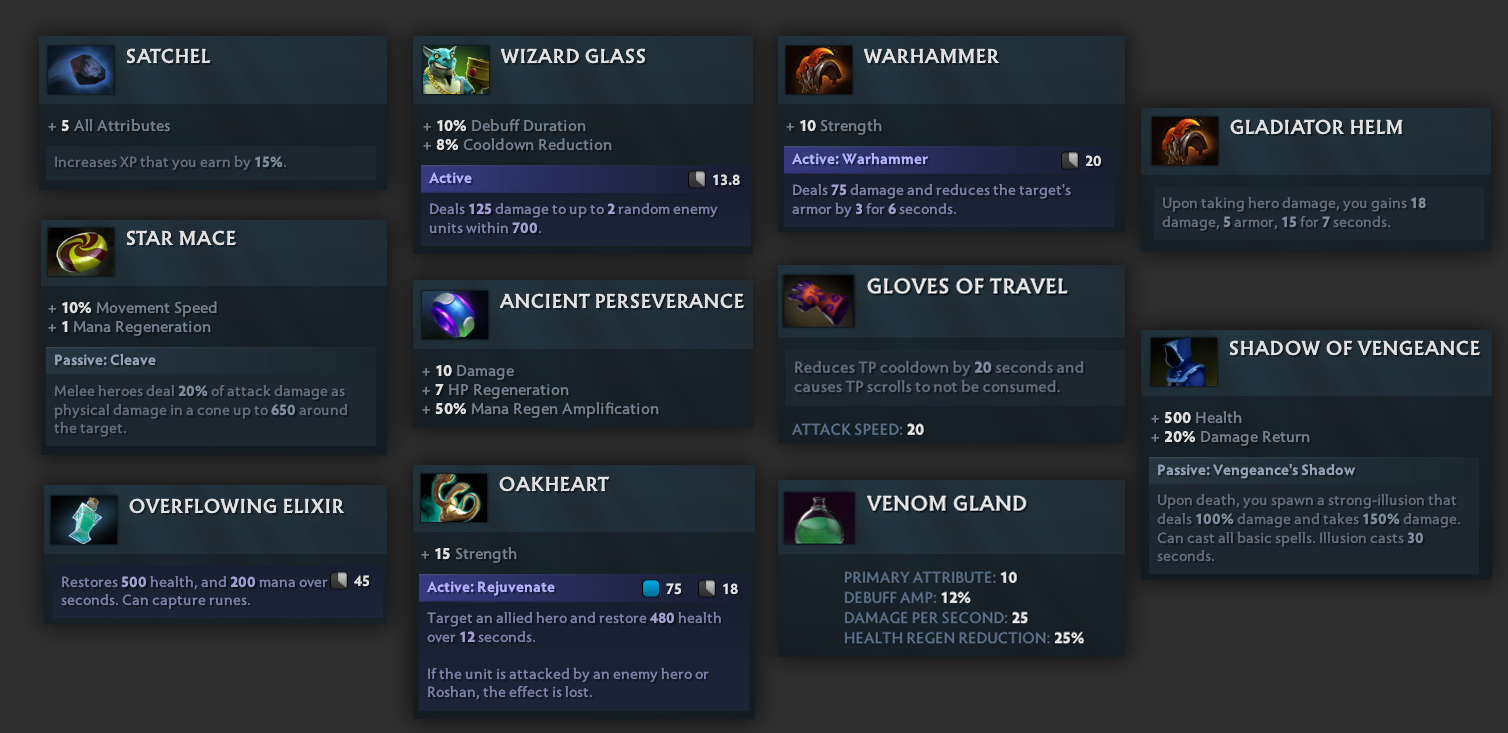Pick the Oakheart item icon
The width and height of the screenshot is (1508, 733).
(x=454, y=498)
